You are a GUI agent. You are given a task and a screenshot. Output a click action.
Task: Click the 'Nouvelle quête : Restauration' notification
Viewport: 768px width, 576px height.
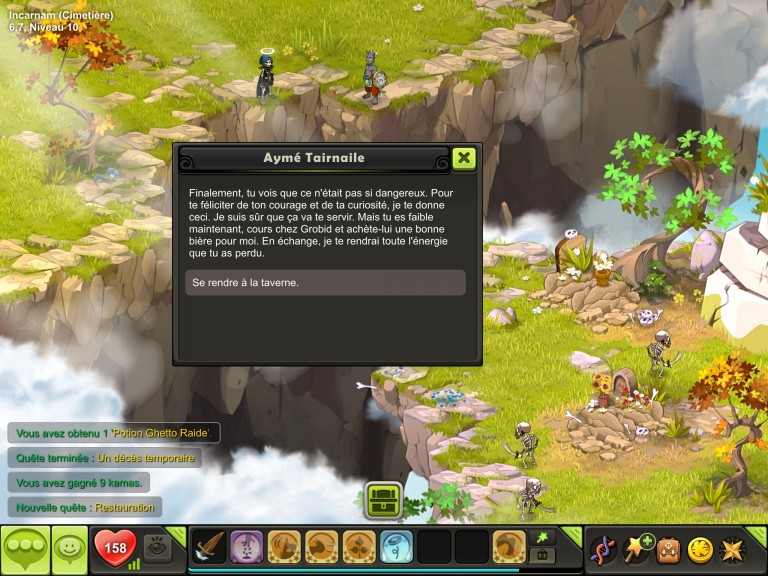pos(85,508)
